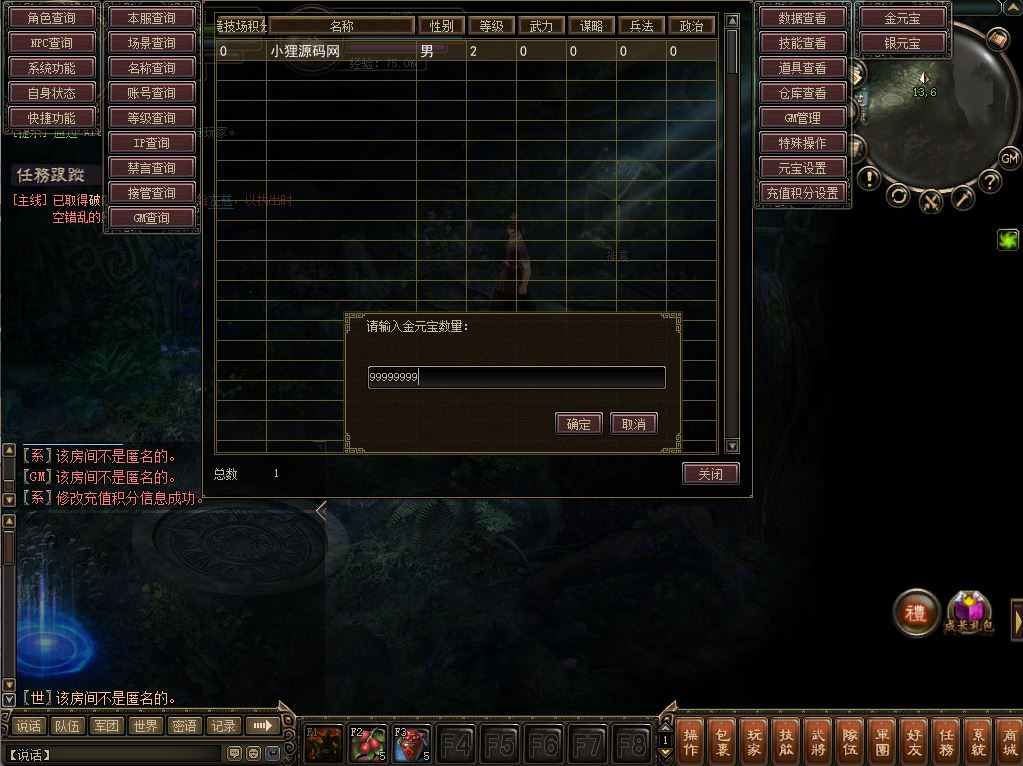Click the red 禮 gift icon
The height and width of the screenshot is (766, 1023).
click(915, 613)
